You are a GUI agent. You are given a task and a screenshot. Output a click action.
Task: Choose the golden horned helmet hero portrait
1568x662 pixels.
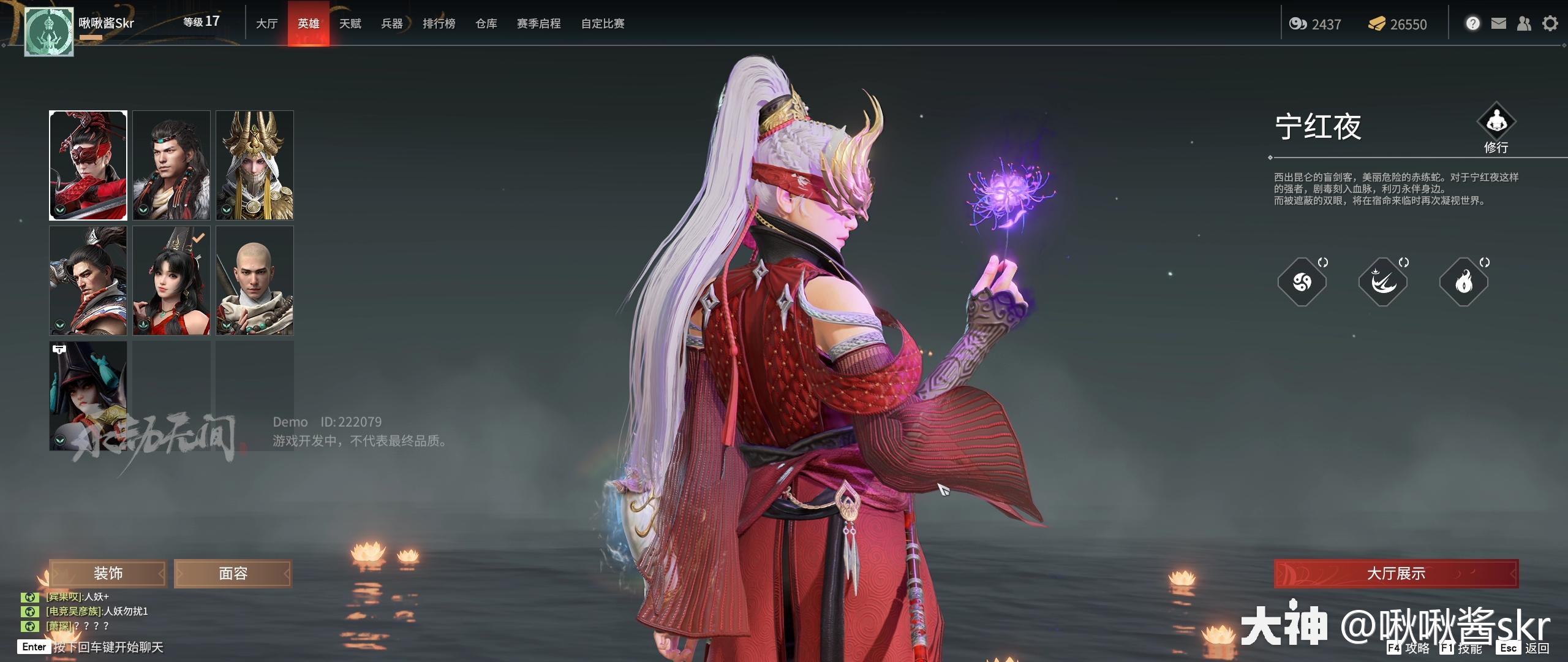click(x=255, y=165)
